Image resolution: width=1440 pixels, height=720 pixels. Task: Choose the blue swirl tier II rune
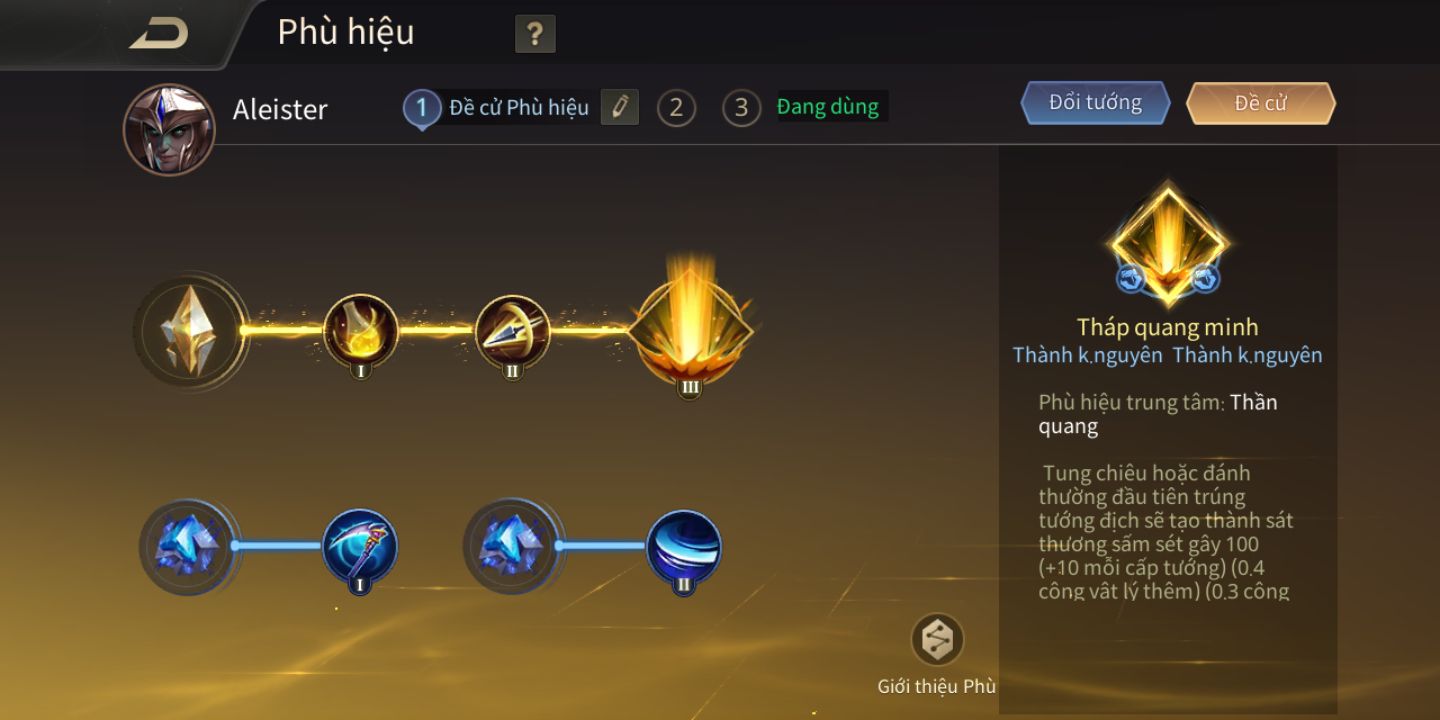[683, 546]
